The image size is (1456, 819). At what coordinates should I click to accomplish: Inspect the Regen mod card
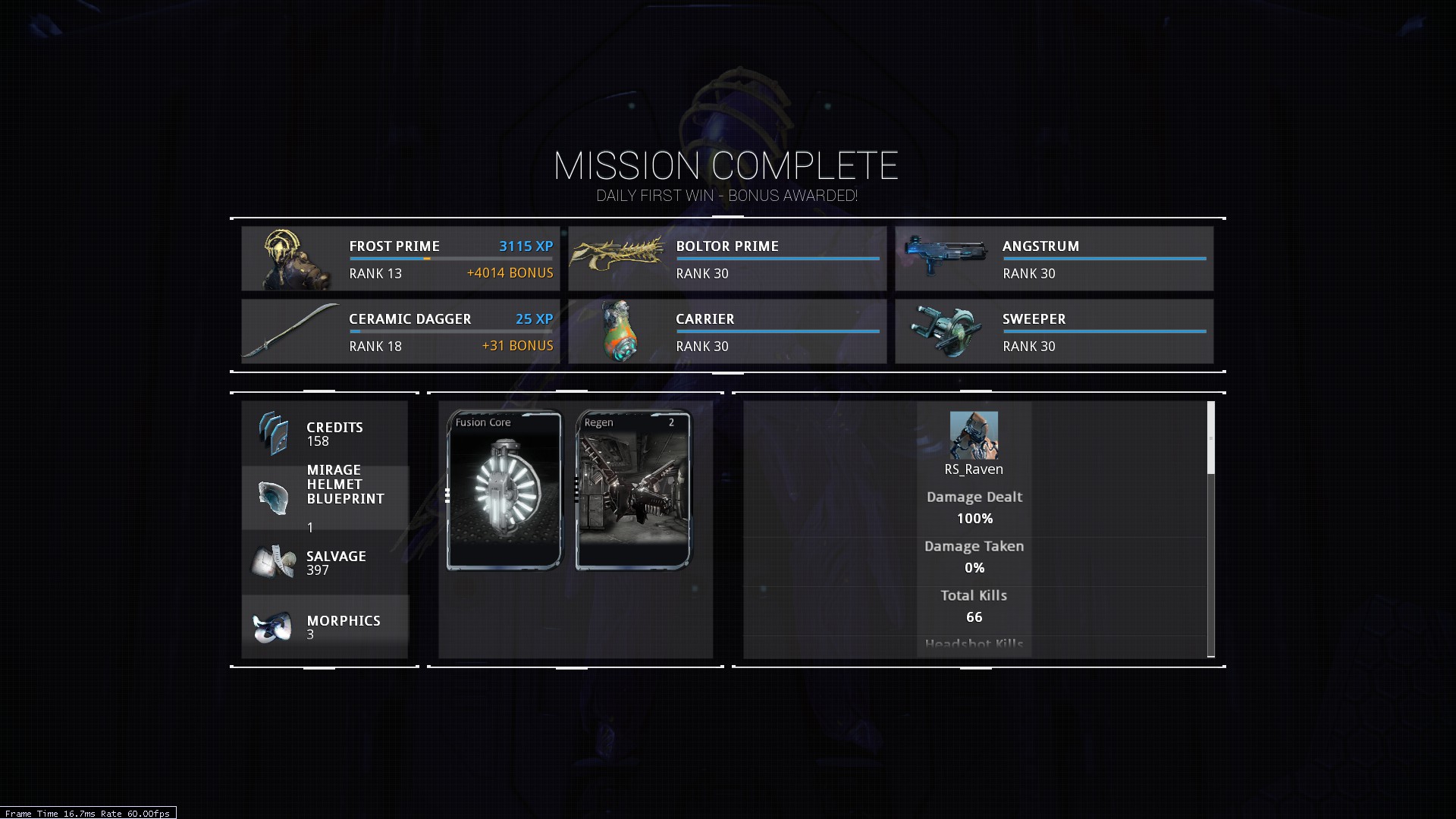[633, 490]
